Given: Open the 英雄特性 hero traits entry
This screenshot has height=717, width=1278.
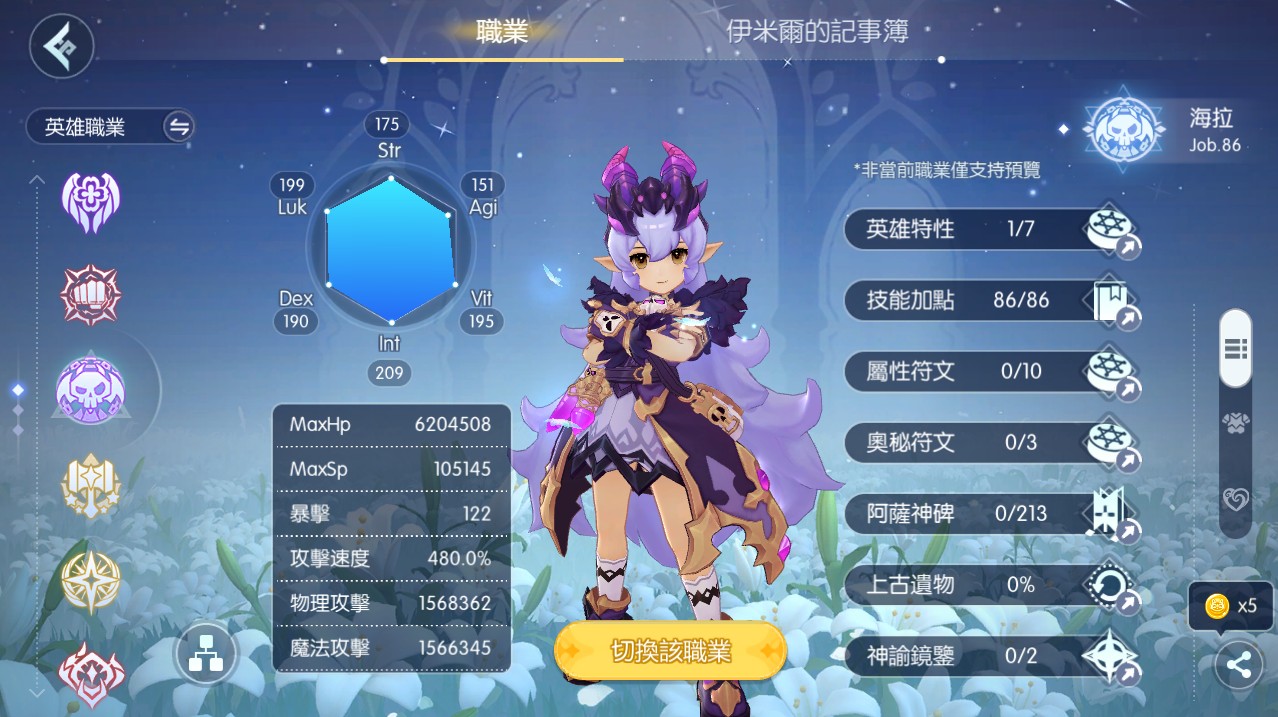Looking at the screenshot, I should pos(990,230).
